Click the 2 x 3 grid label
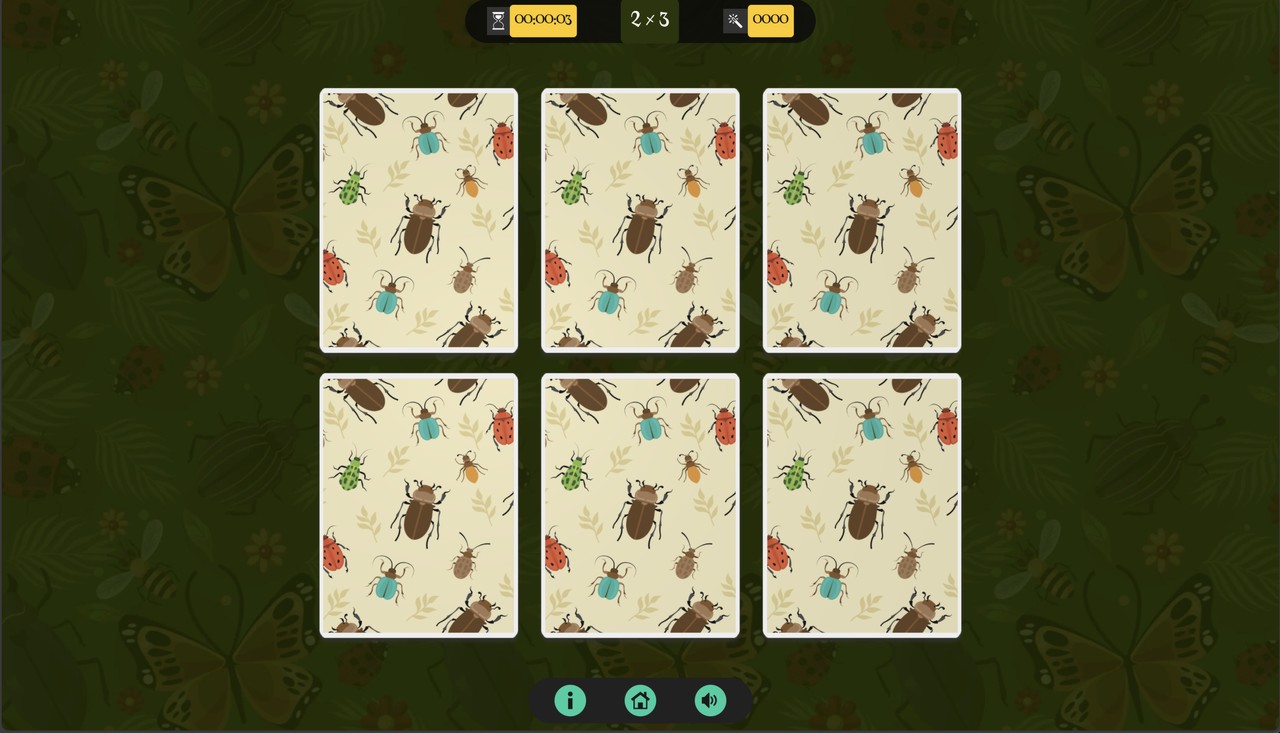Viewport: 1280px width, 733px height. click(x=649, y=20)
